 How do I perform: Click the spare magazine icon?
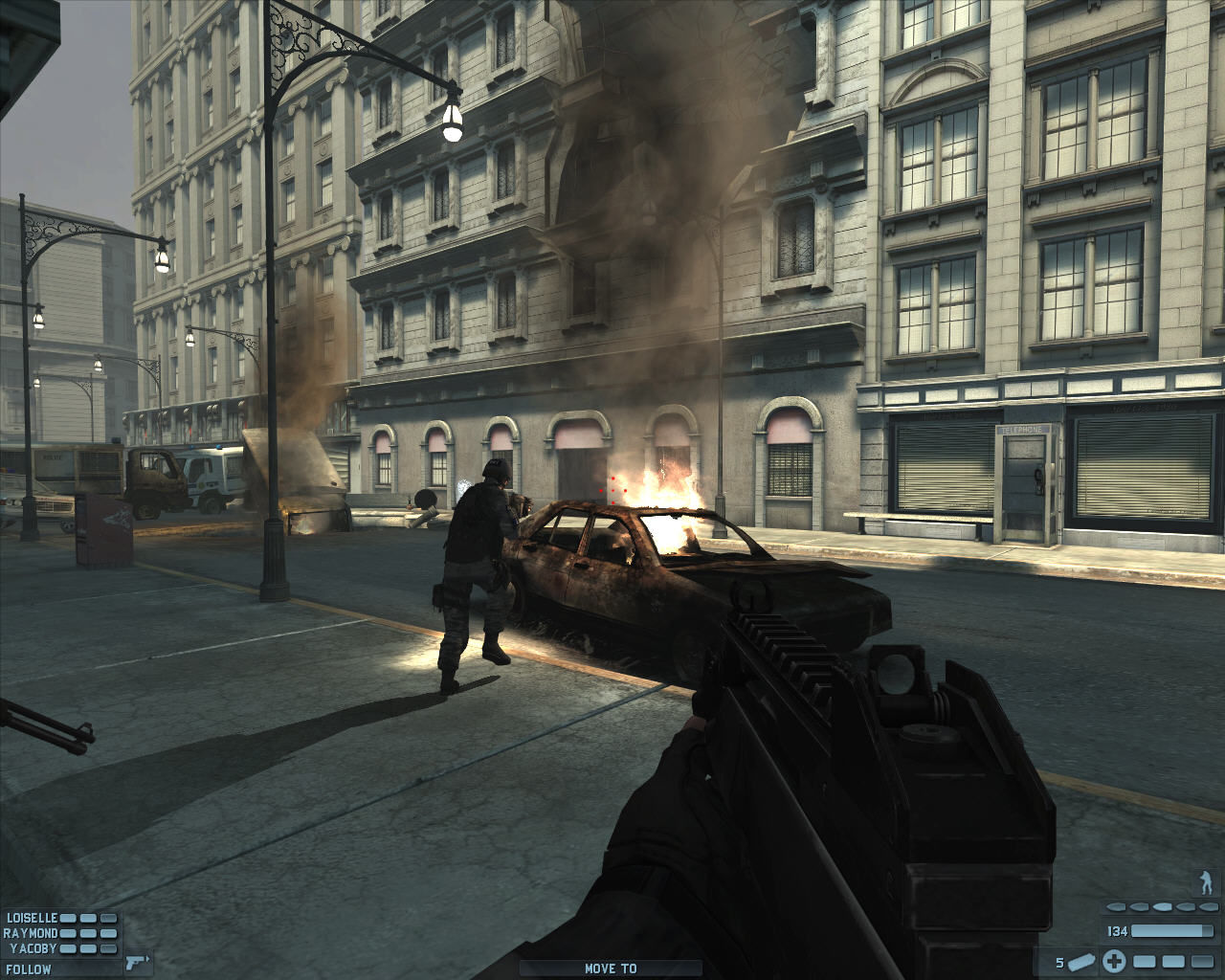[1083, 961]
